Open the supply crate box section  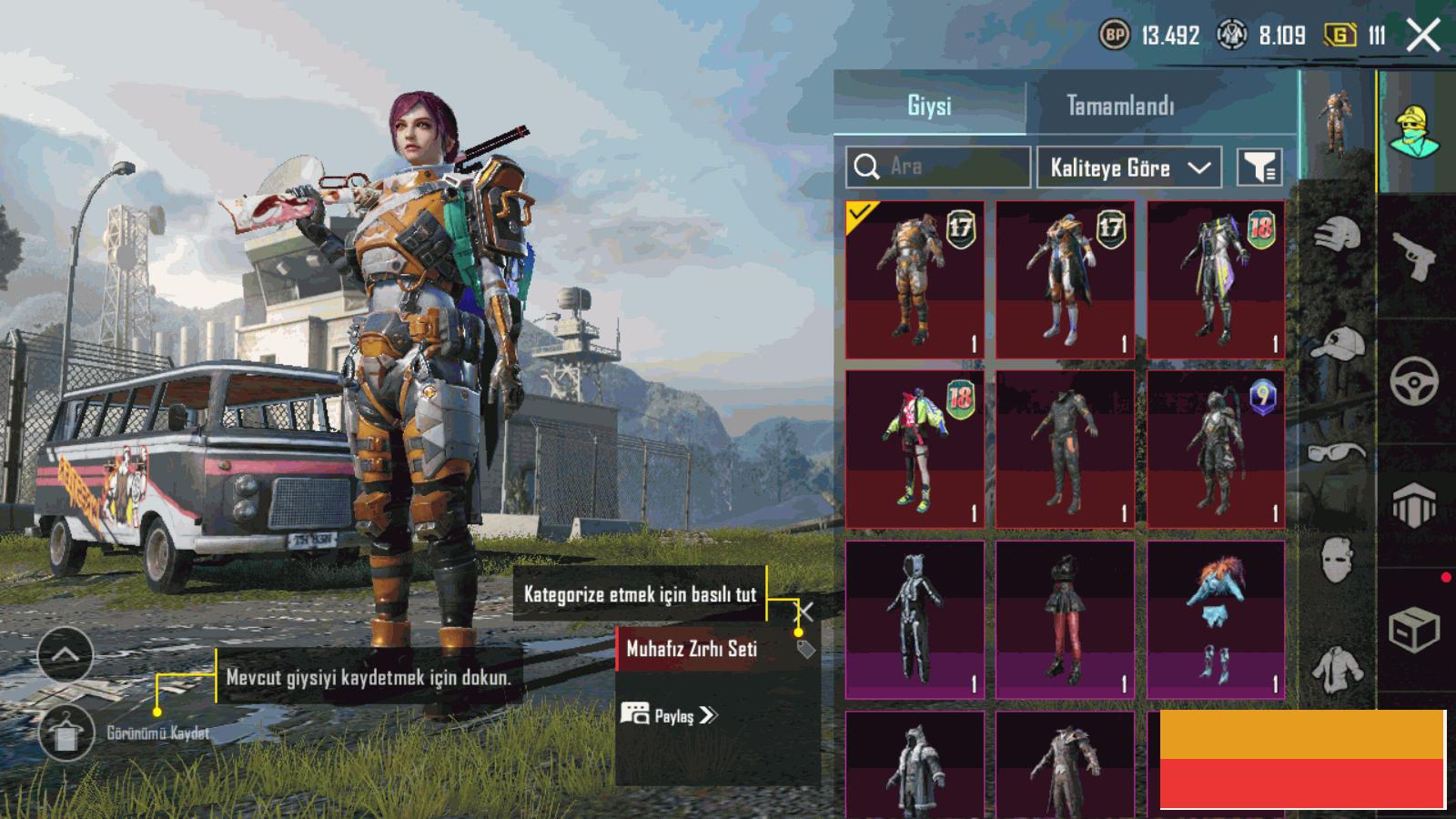click(1414, 628)
